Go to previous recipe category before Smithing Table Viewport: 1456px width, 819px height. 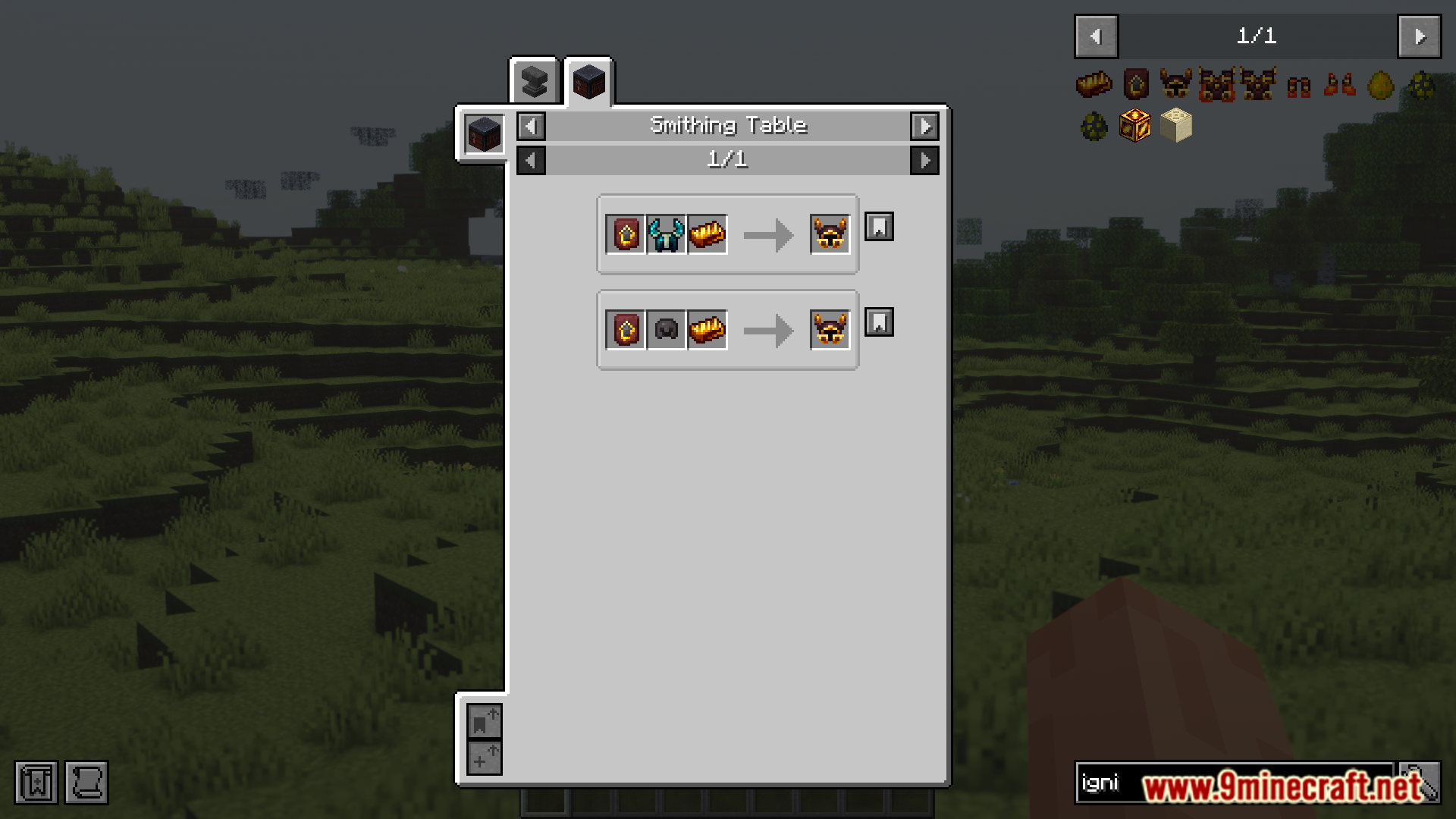531,127
